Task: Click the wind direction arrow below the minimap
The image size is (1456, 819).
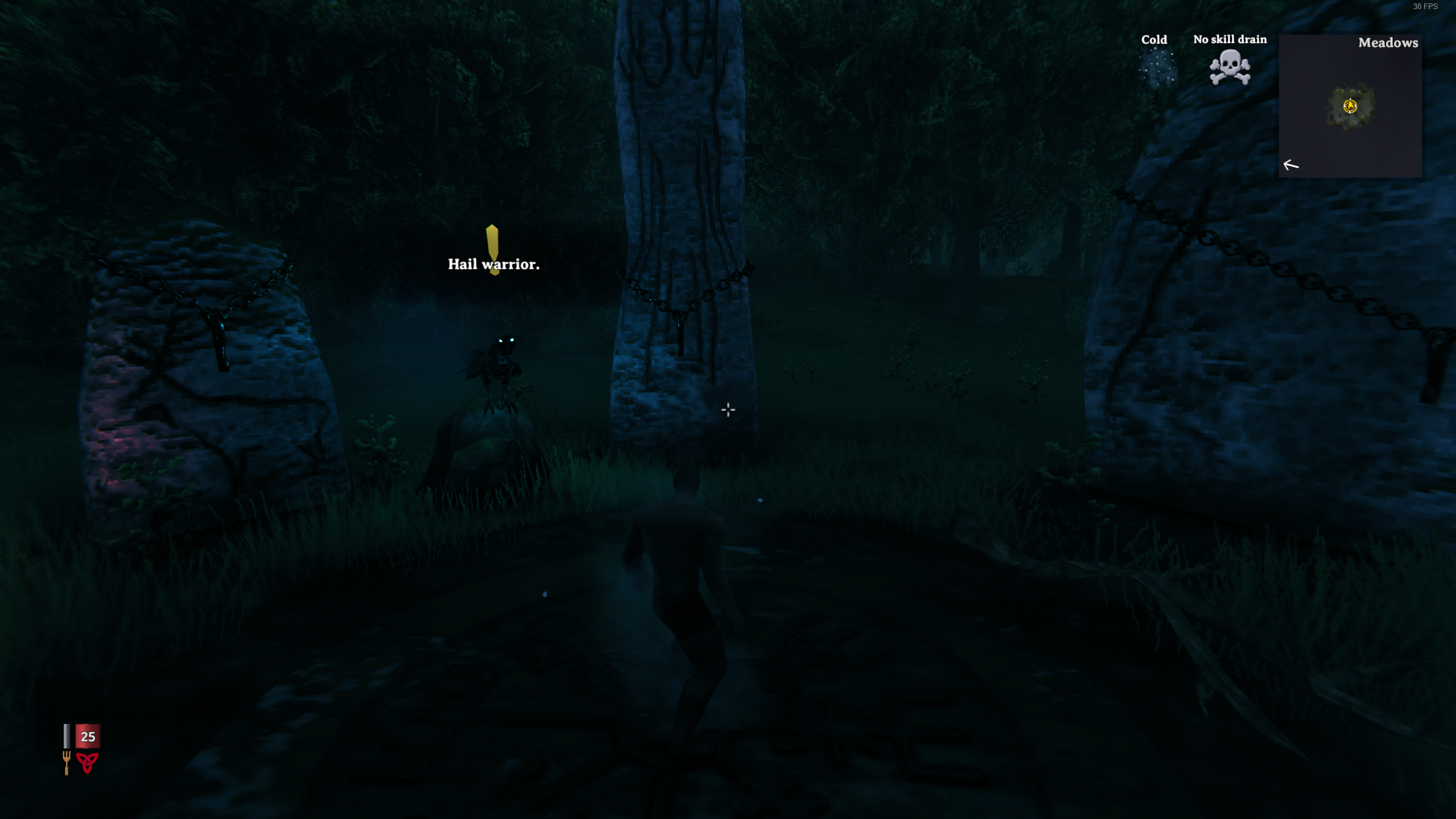Action: 1290,165
